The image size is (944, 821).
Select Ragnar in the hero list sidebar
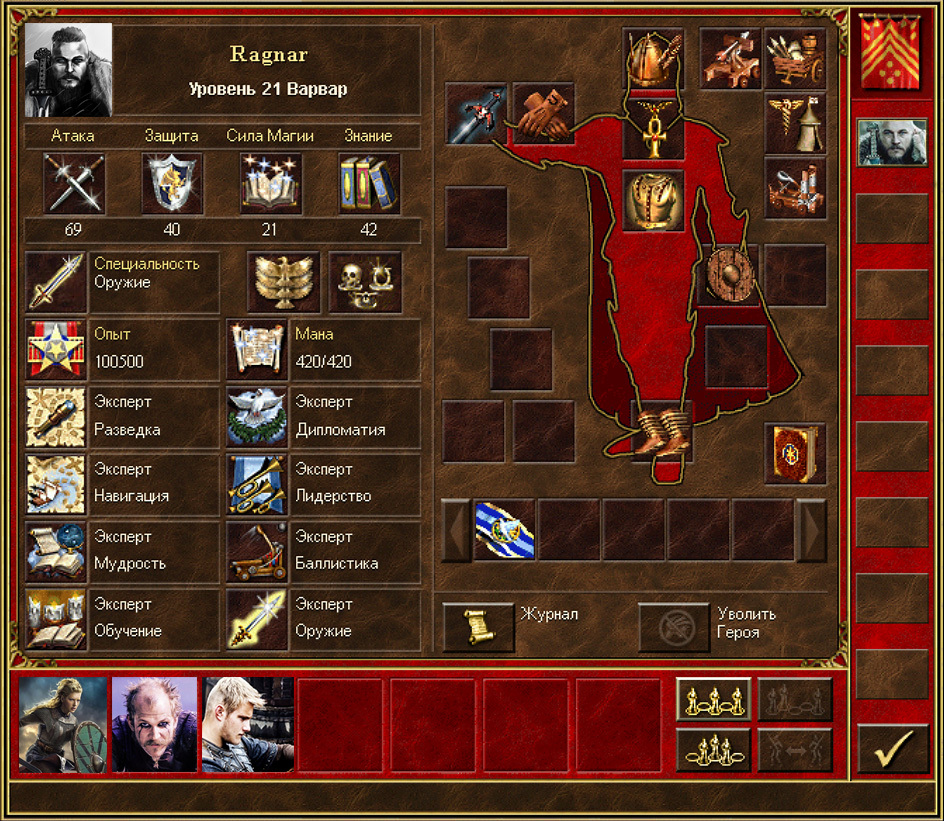click(891, 143)
